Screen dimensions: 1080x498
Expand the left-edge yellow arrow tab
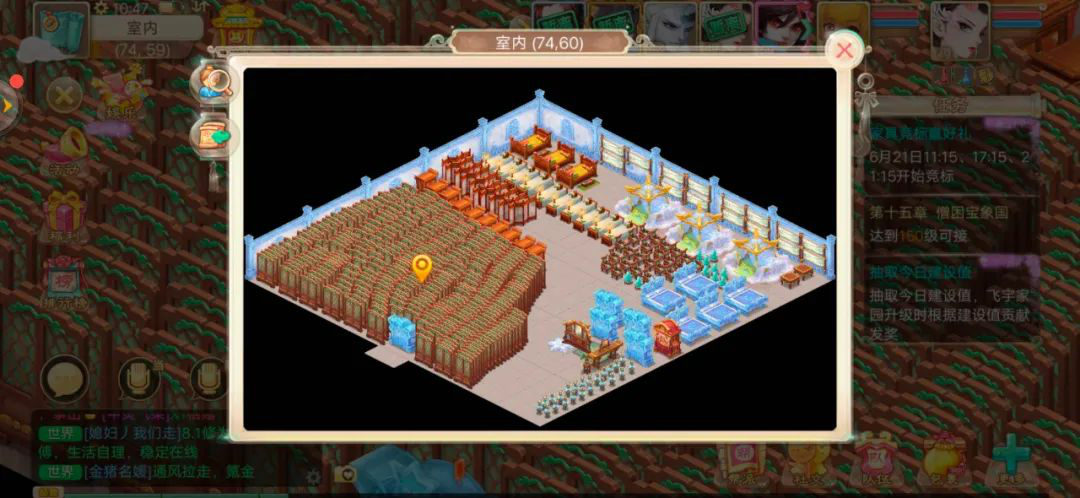point(8,105)
